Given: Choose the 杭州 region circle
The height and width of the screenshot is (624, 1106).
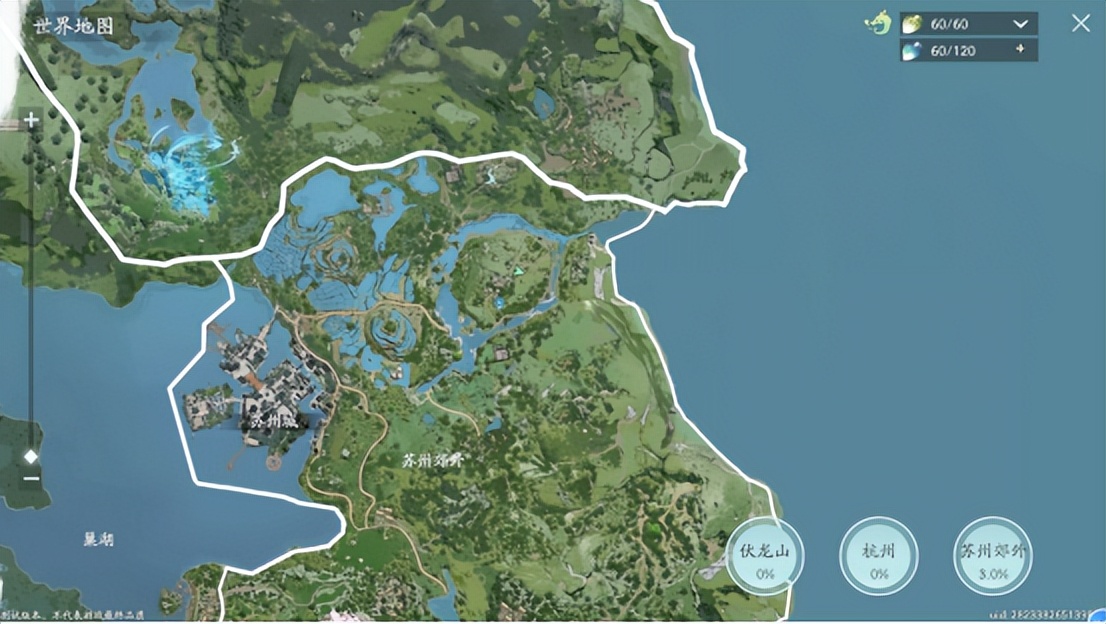Looking at the screenshot, I should point(879,556).
